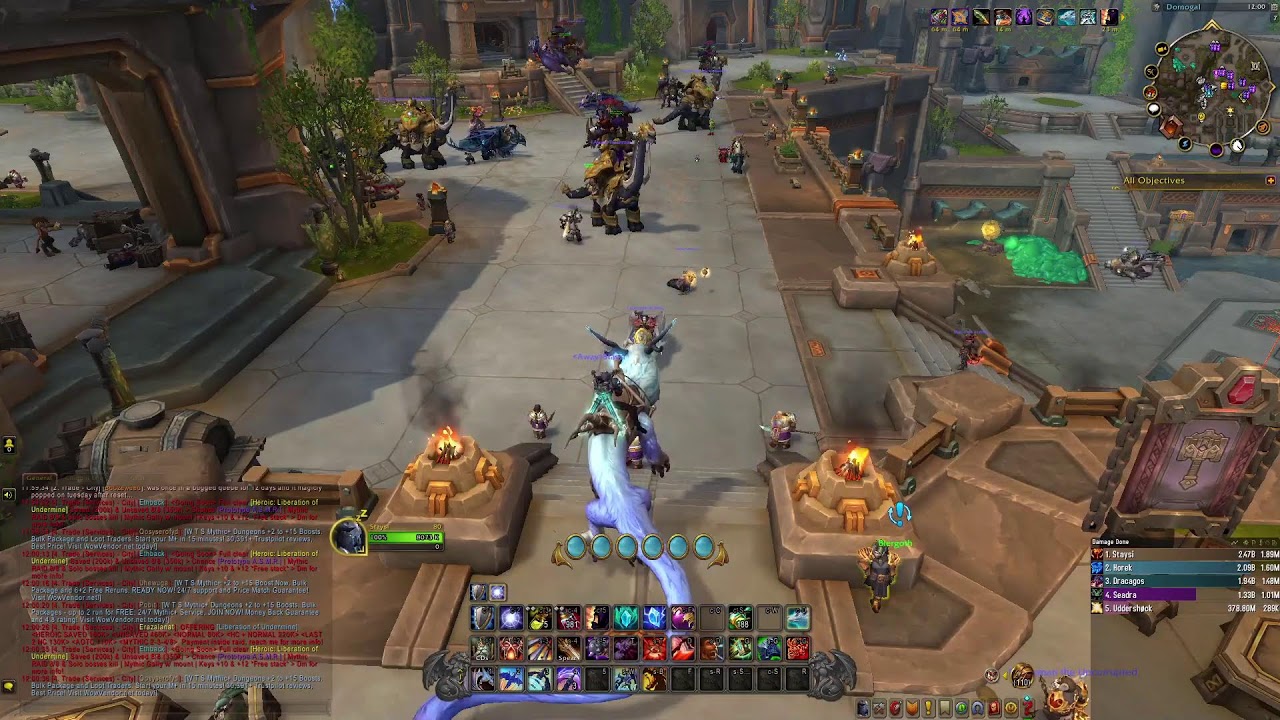Use the teal crystal ability

point(626,619)
